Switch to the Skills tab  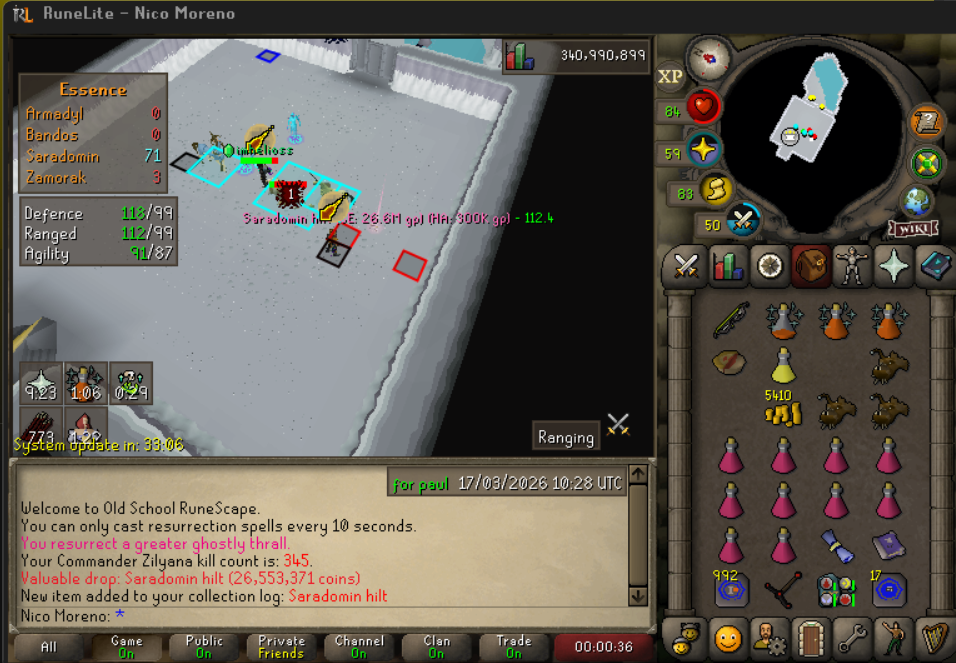[x=728, y=267]
